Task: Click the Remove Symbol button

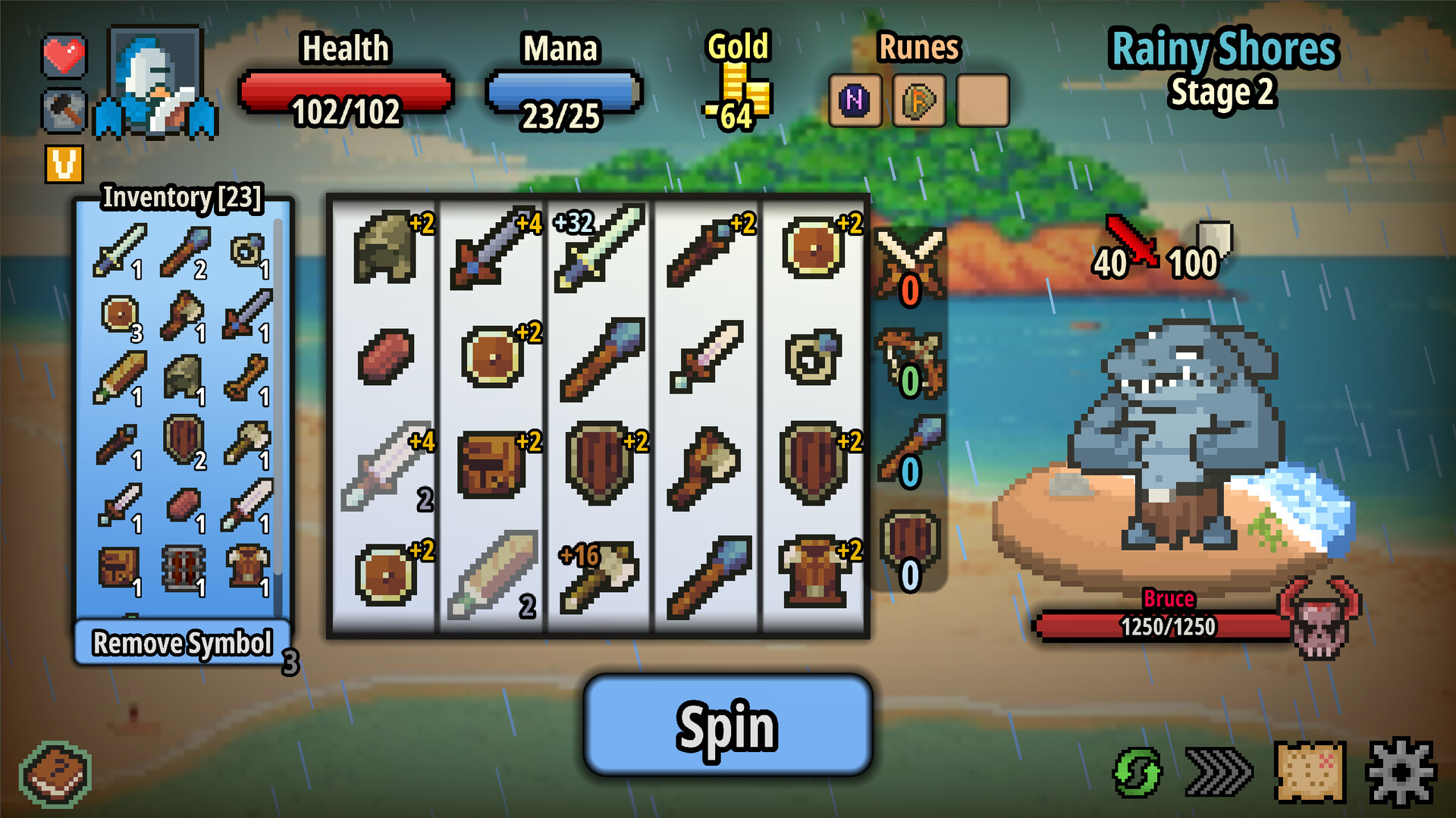Action: coord(182,643)
